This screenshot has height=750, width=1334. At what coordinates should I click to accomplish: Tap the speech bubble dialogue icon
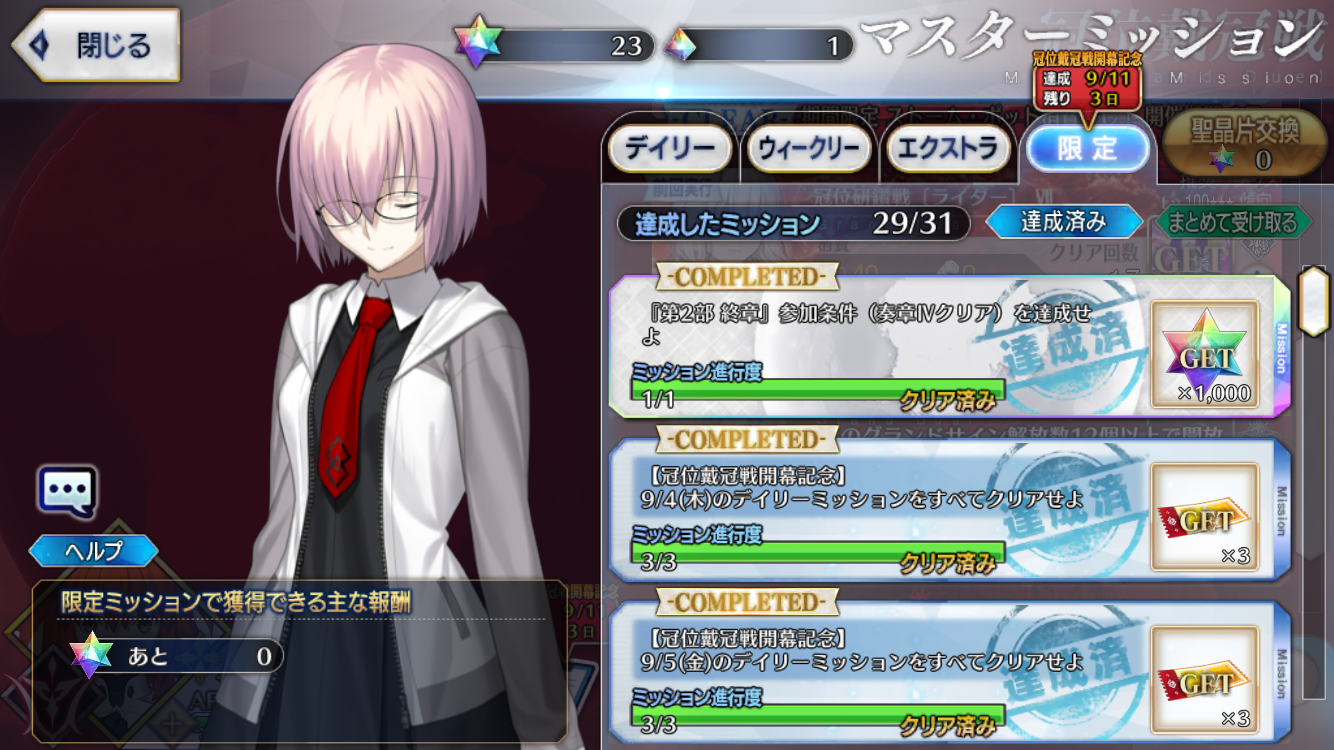point(68,490)
